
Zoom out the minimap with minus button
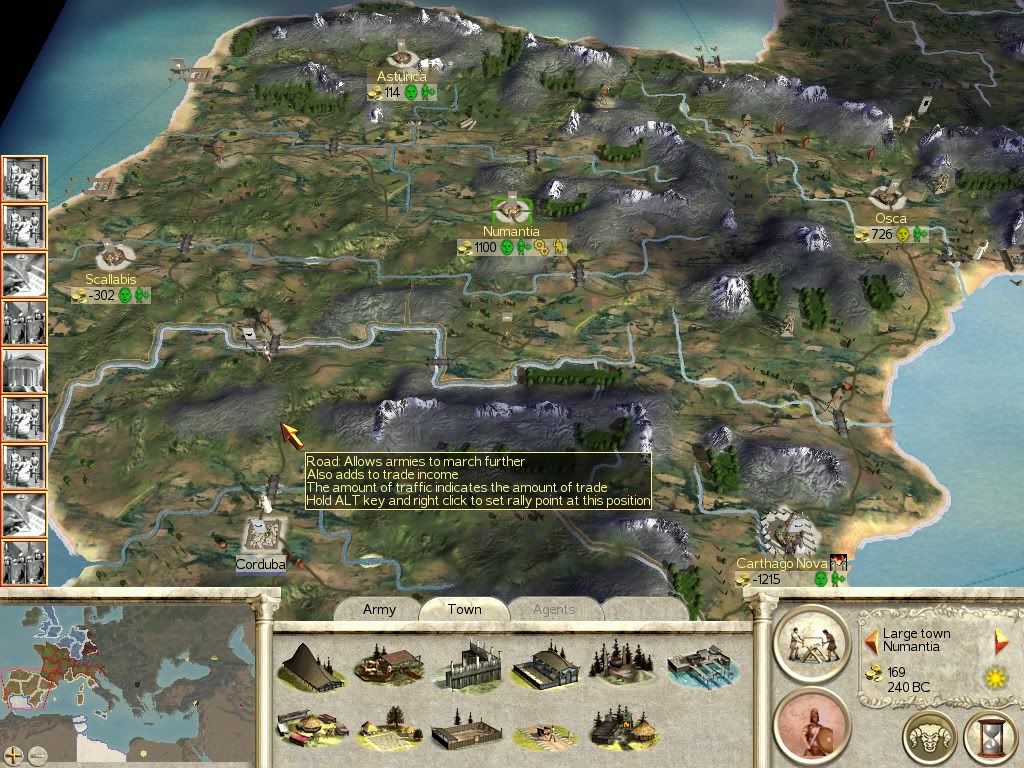[37, 755]
